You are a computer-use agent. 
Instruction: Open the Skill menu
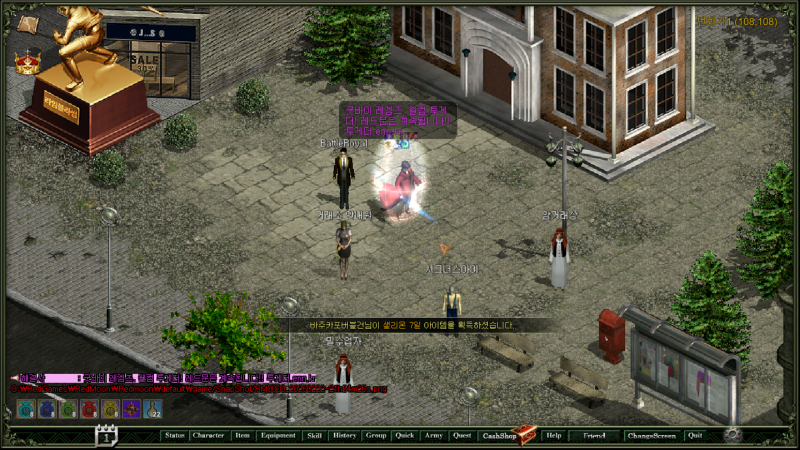[314, 435]
